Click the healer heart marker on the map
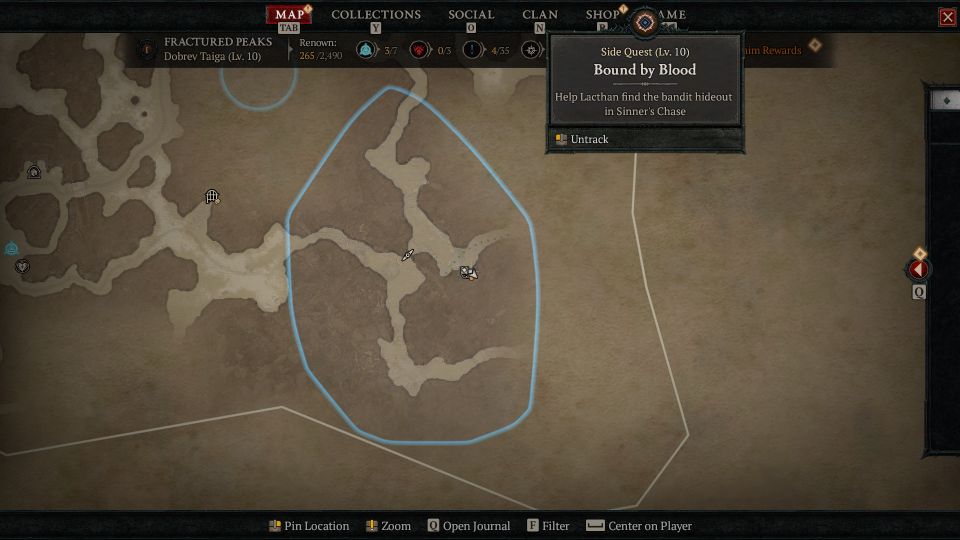 [x=22, y=266]
